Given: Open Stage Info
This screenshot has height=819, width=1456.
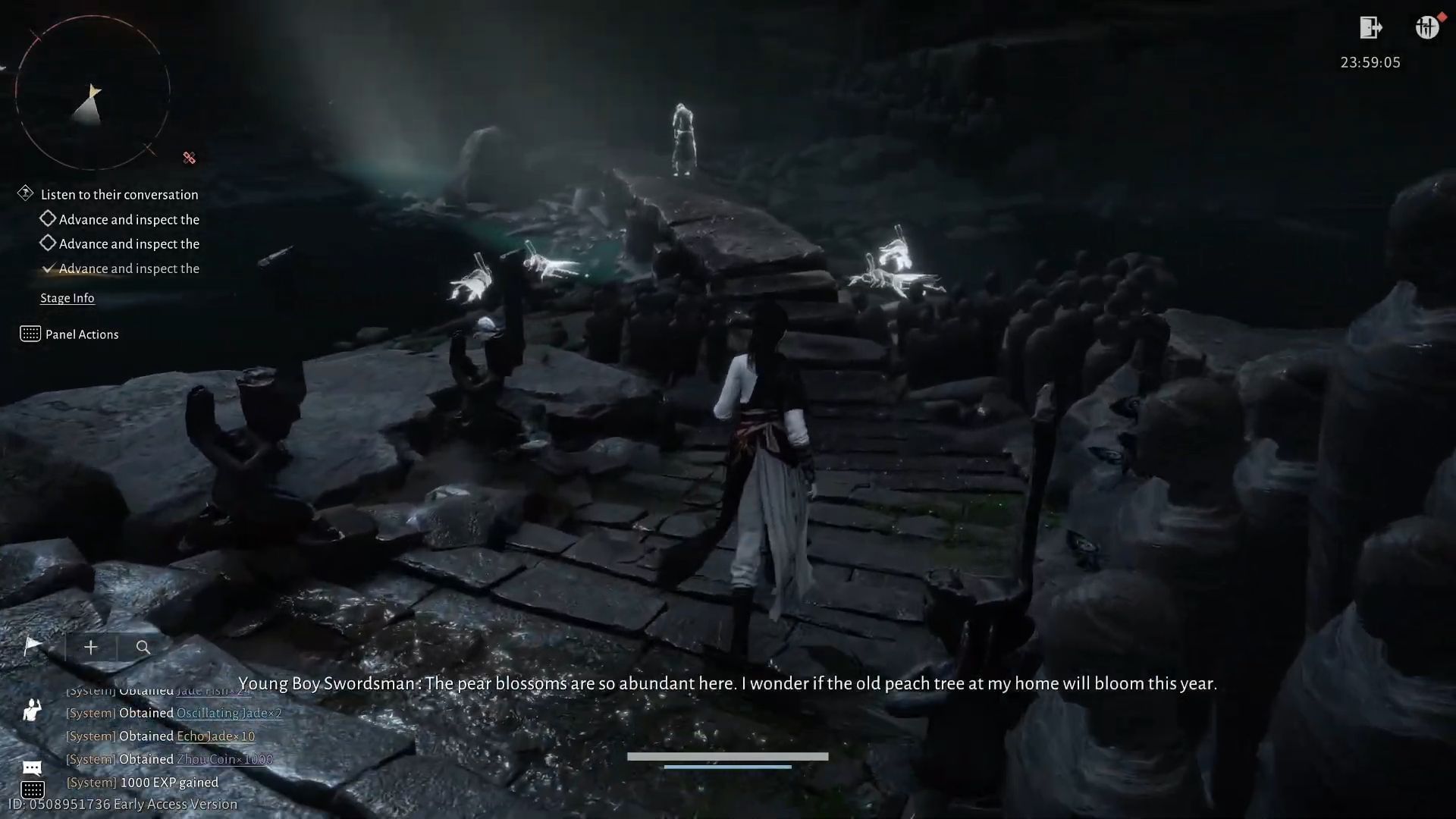Looking at the screenshot, I should tap(67, 297).
